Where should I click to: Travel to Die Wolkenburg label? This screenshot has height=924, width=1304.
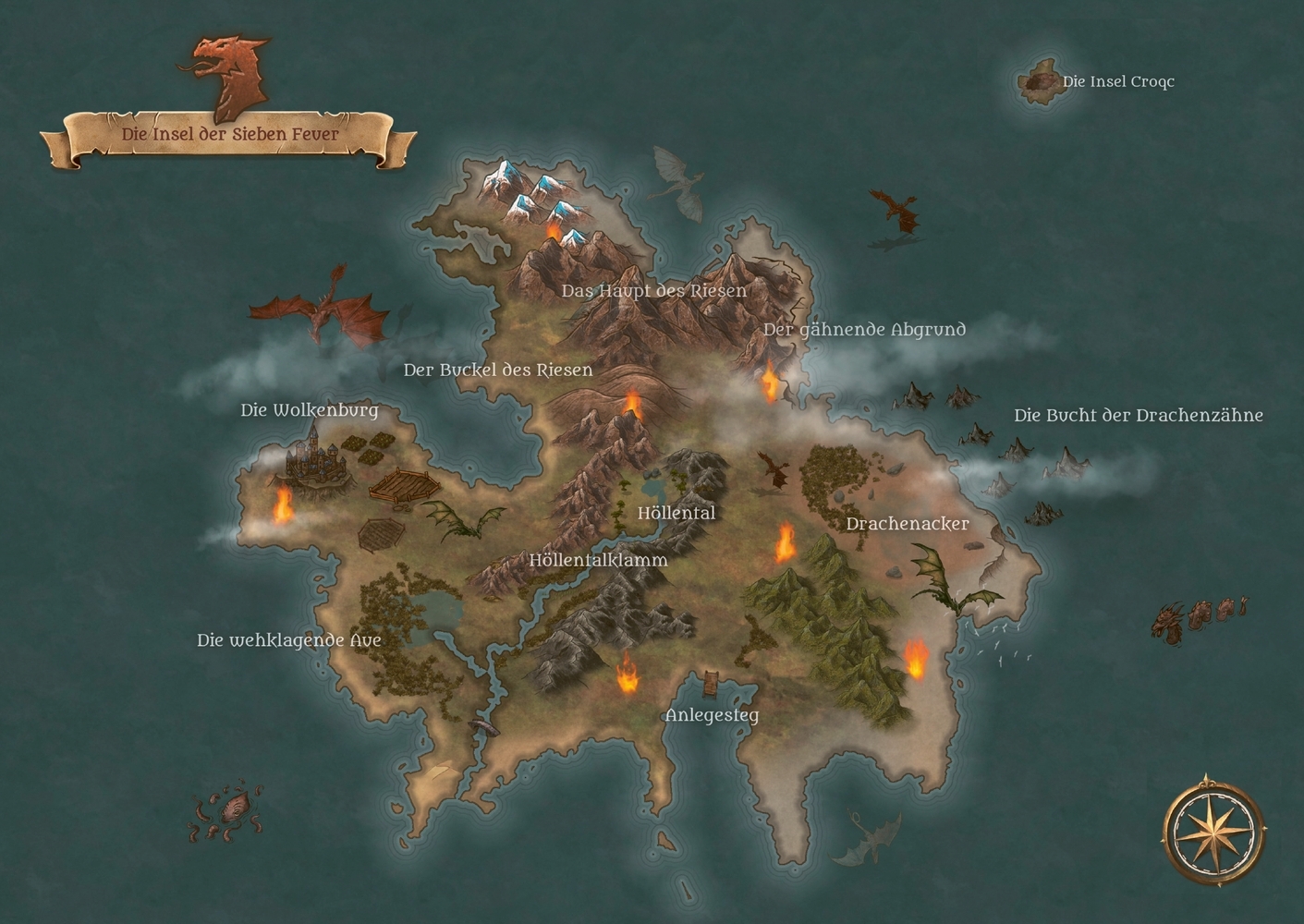tap(310, 410)
